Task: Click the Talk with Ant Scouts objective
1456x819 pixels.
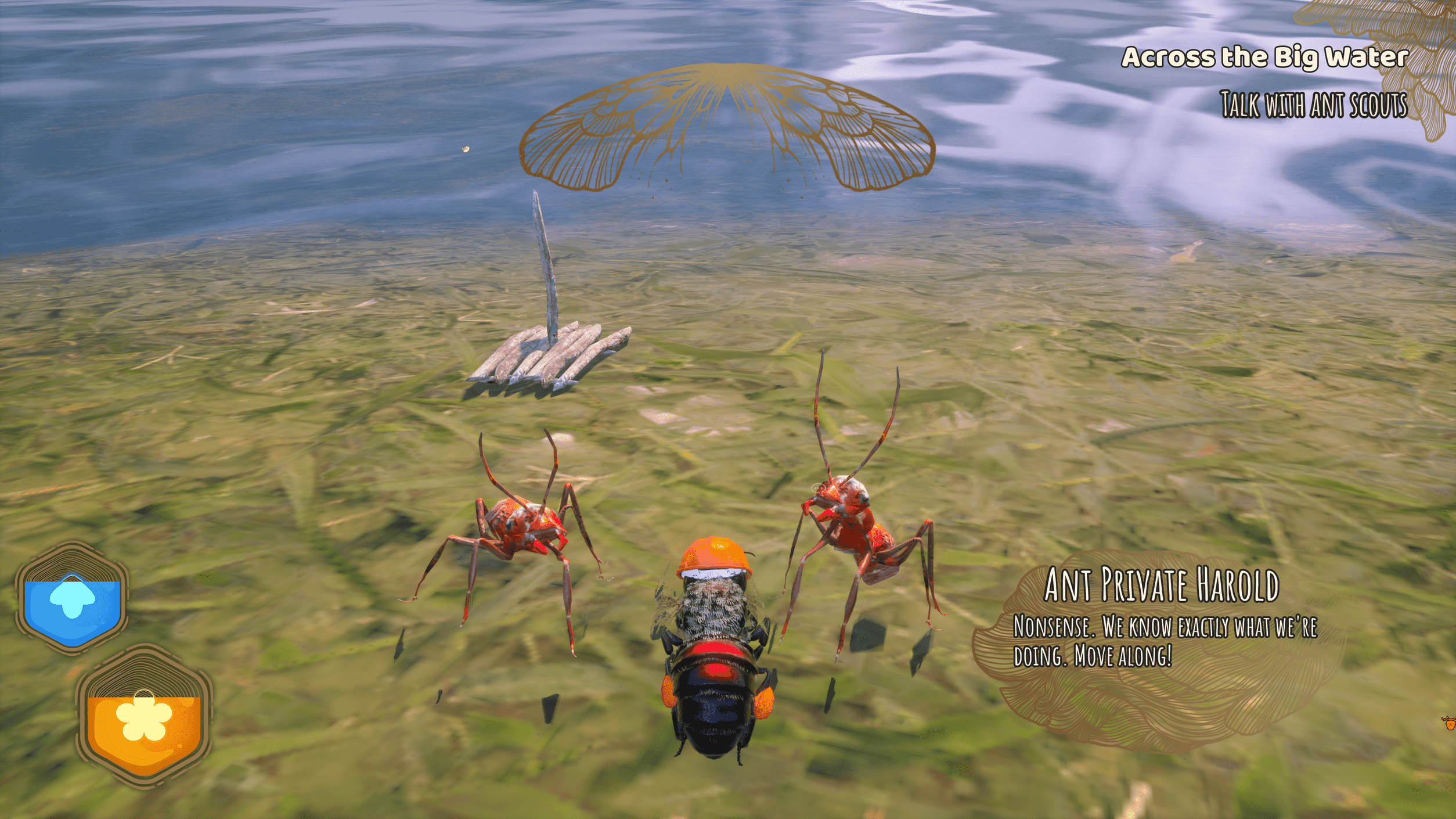Action: 1313,105
